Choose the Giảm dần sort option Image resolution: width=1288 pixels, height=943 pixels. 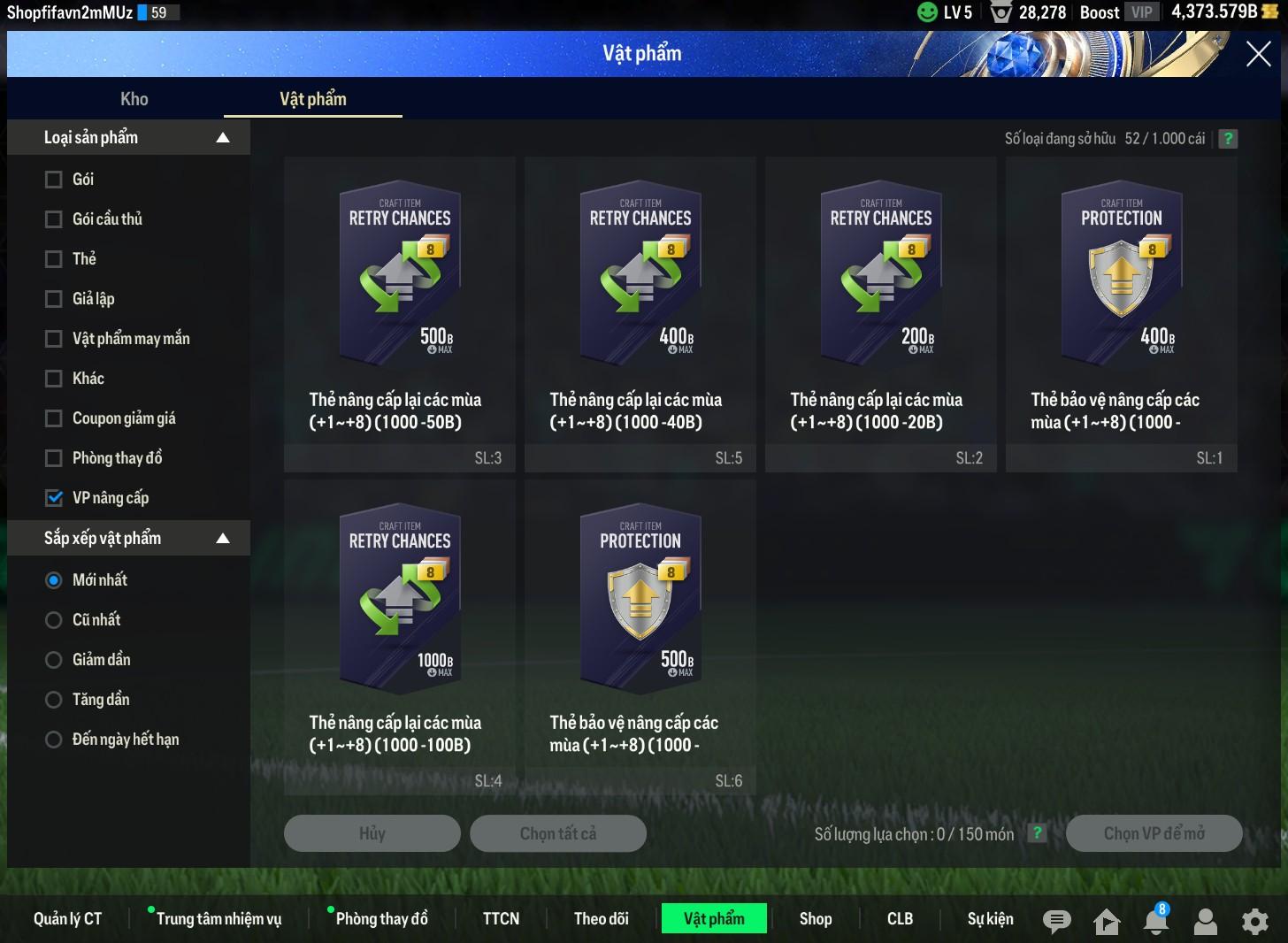54,660
